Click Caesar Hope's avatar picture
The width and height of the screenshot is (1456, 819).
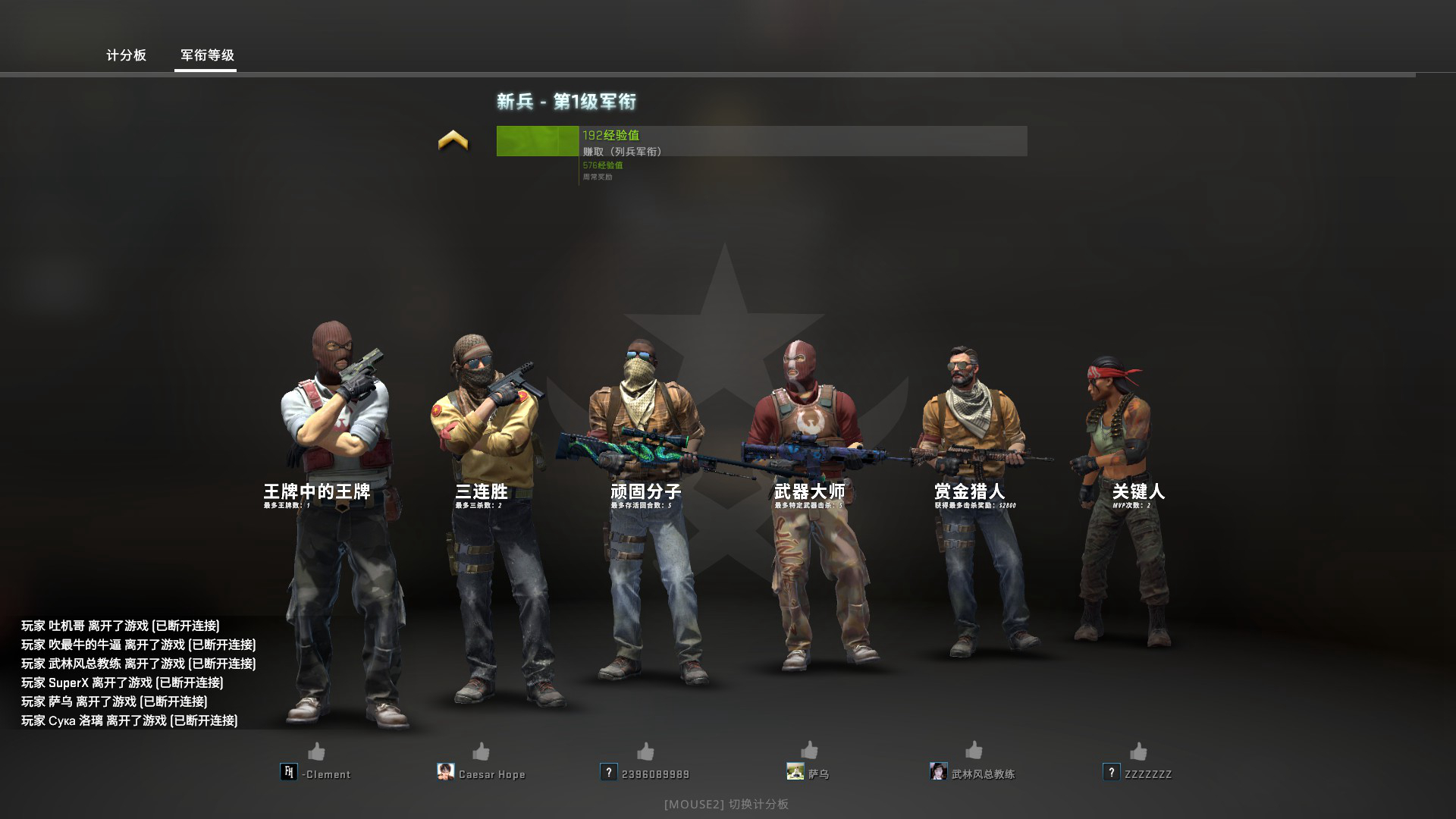pyautogui.click(x=446, y=772)
